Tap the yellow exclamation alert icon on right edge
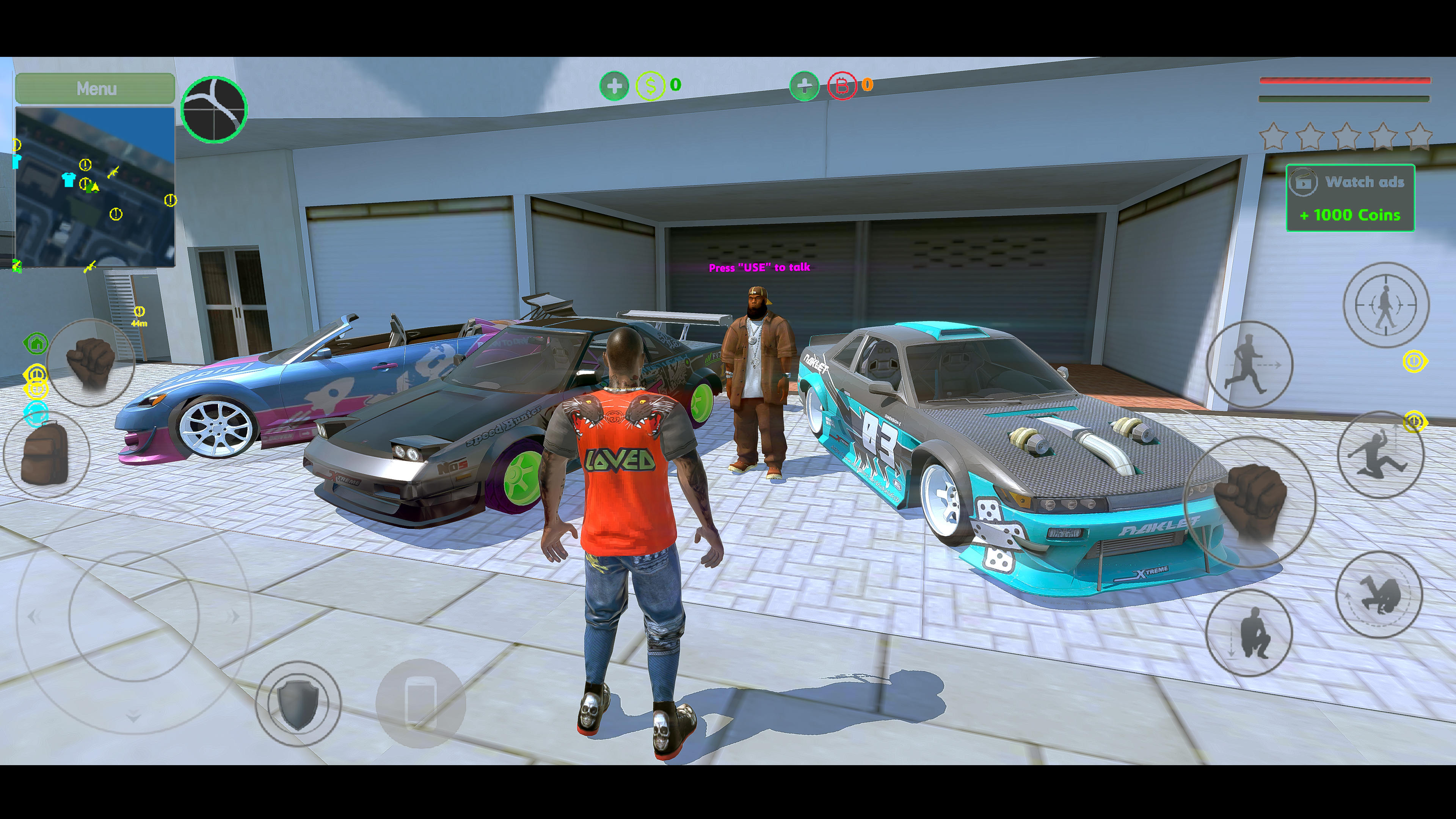 (x=1415, y=361)
